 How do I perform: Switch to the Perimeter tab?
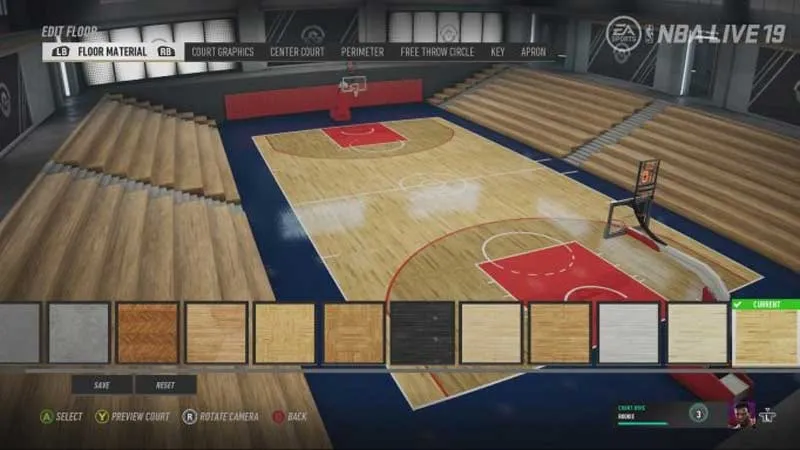coord(362,51)
